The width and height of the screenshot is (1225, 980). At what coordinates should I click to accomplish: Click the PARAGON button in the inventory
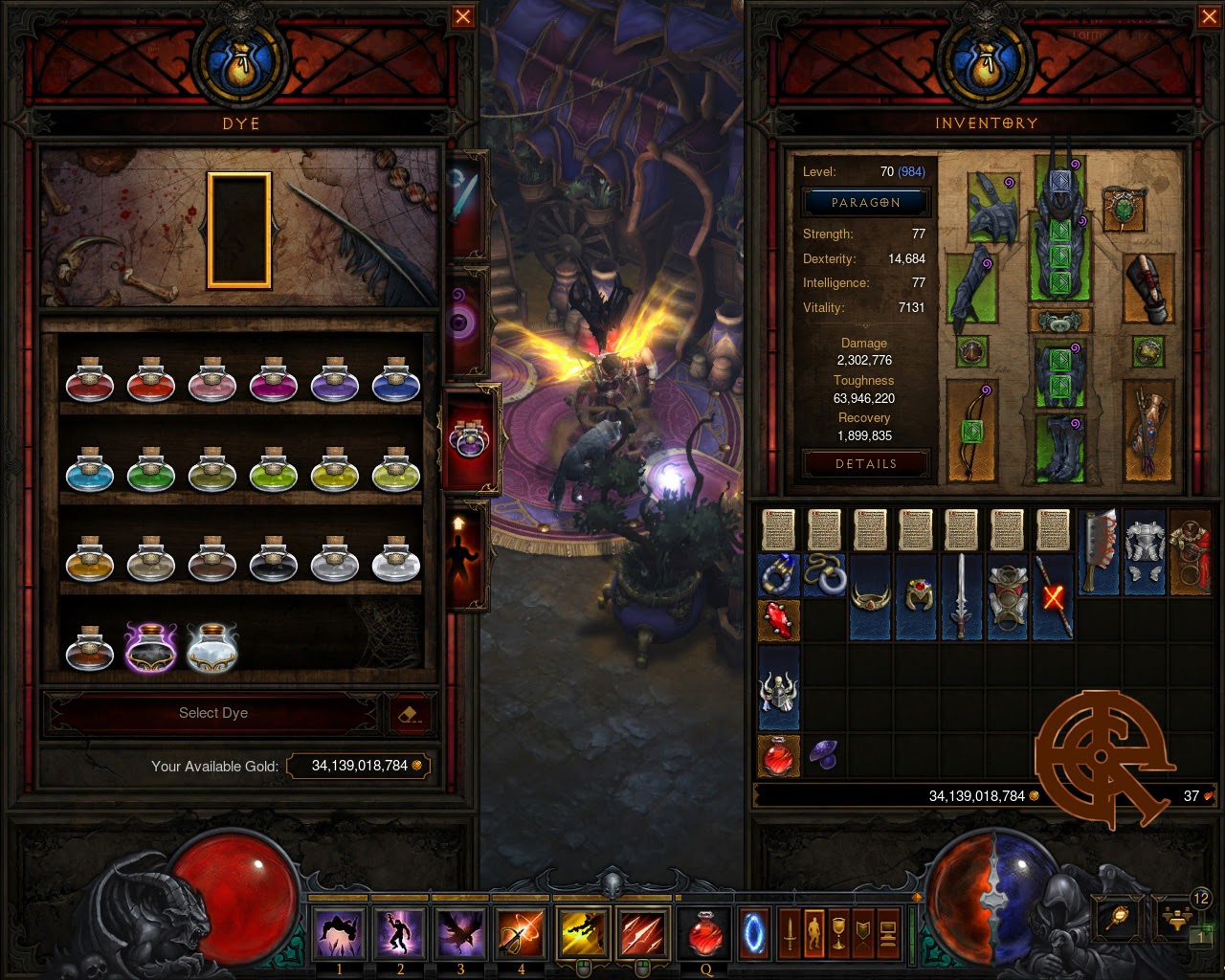865,202
